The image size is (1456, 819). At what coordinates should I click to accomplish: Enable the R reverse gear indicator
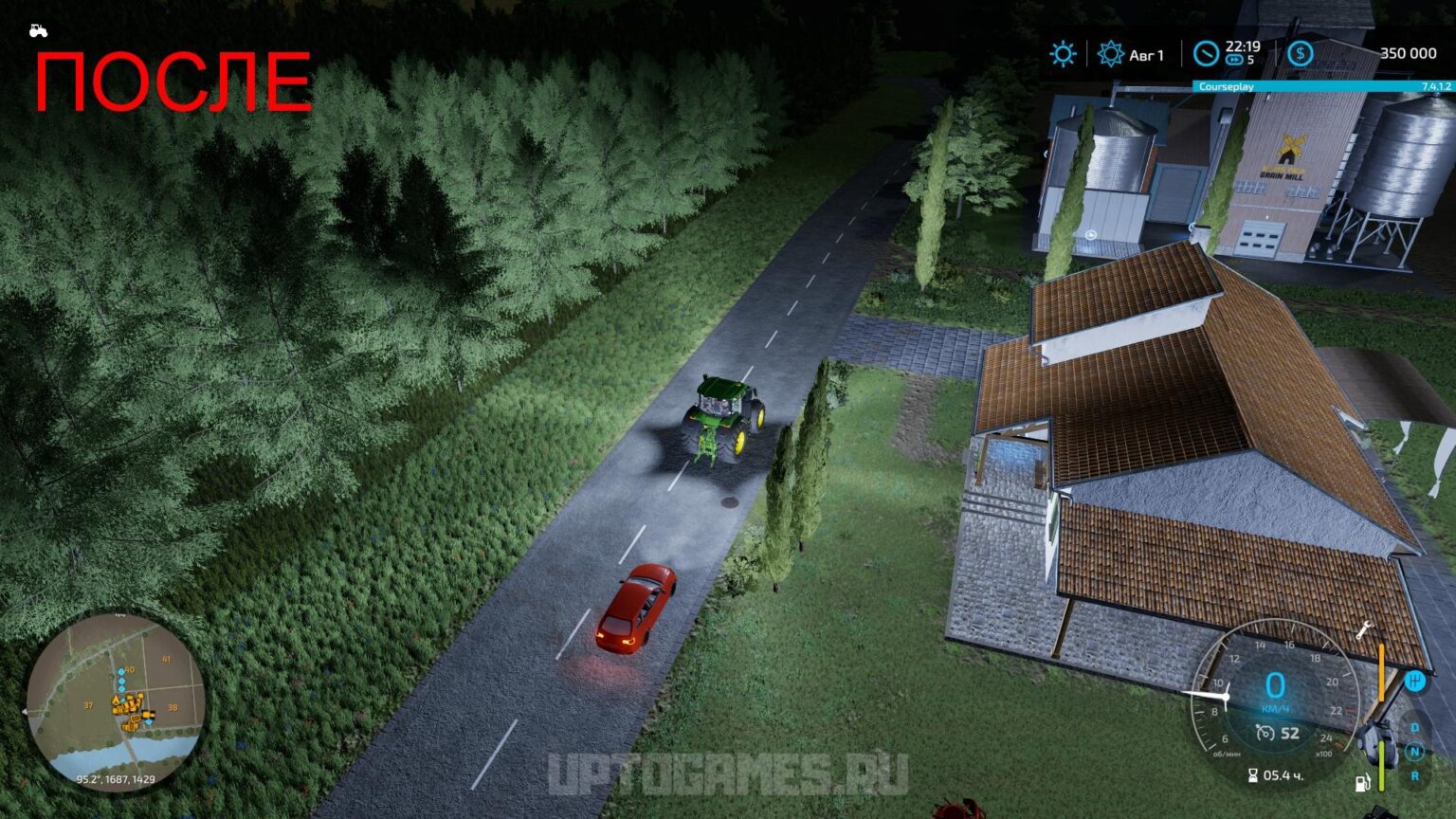1414,775
